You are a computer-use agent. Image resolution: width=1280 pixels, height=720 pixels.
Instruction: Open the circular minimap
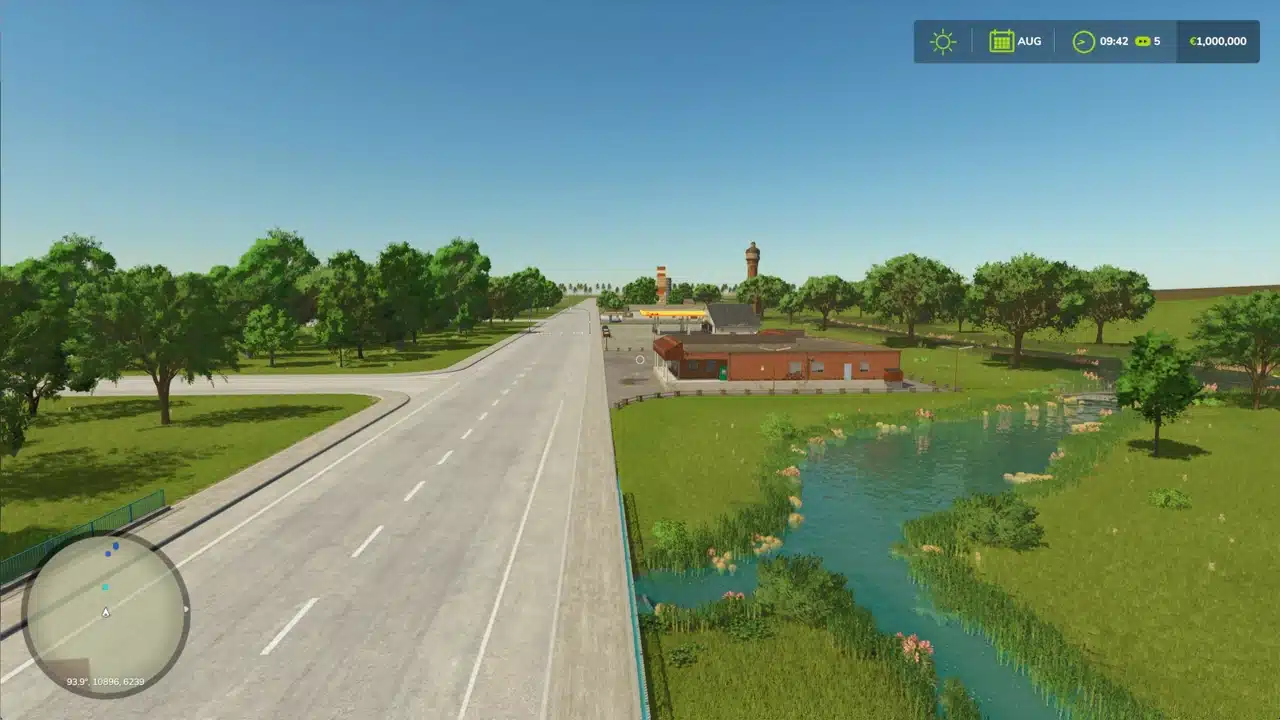click(x=105, y=613)
